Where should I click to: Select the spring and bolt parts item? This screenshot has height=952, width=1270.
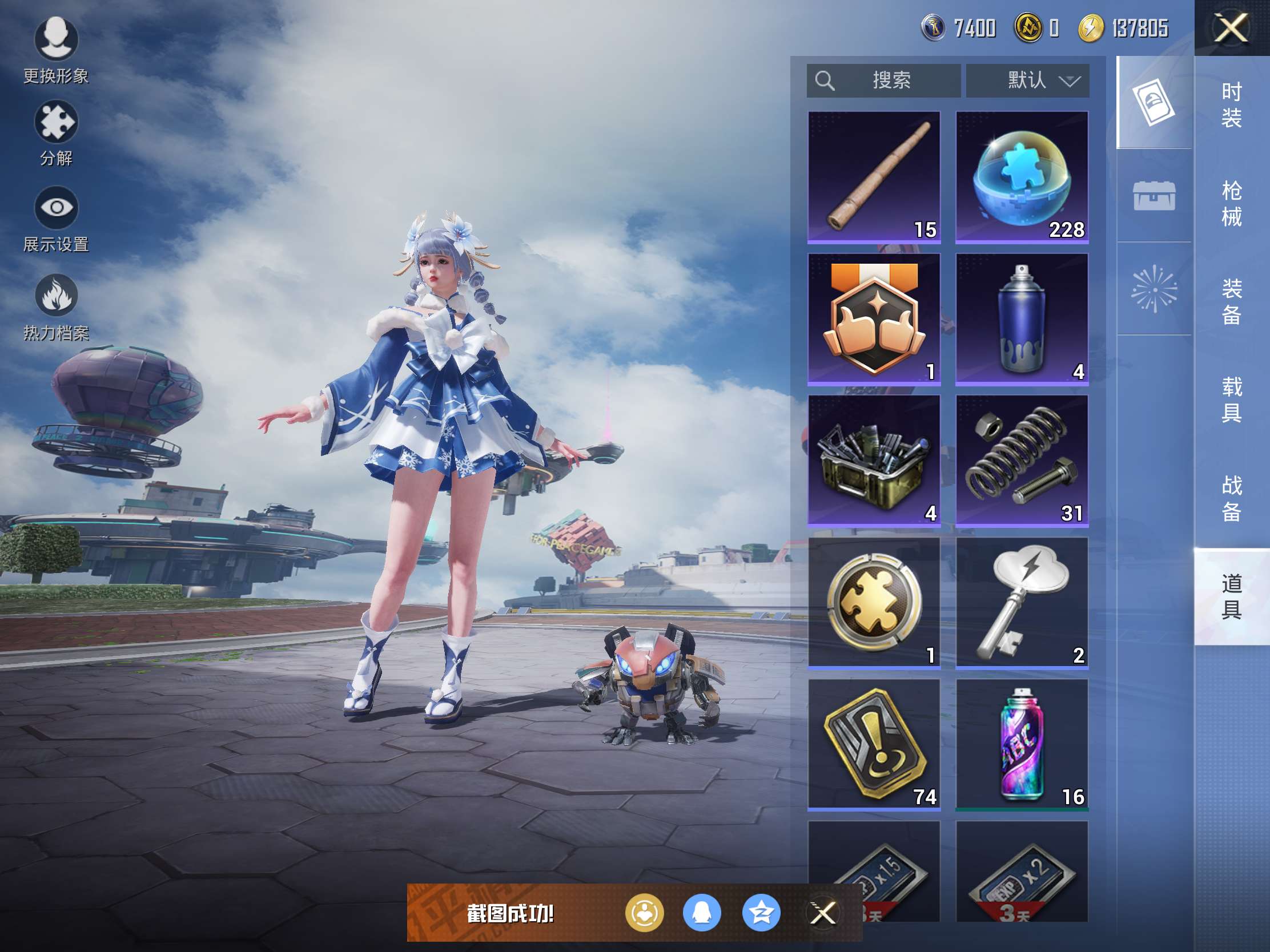[1022, 460]
